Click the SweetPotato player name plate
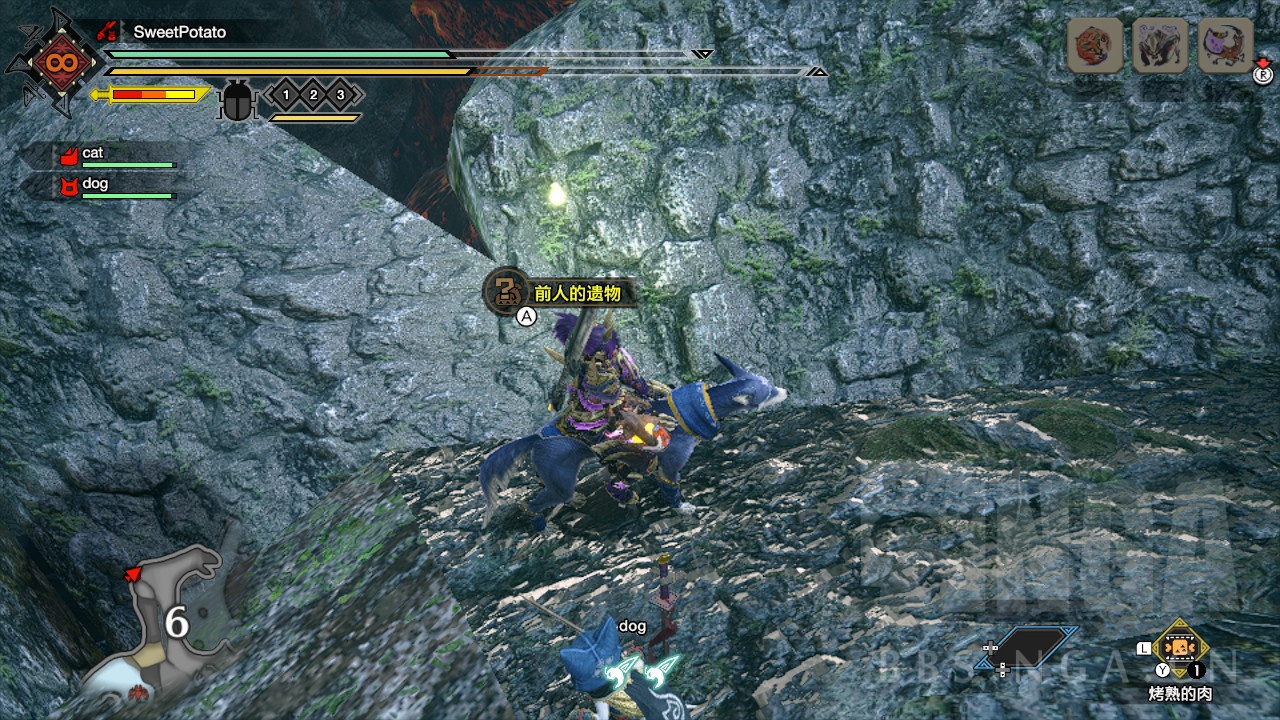This screenshot has height=720, width=1280. pyautogui.click(x=180, y=32)
